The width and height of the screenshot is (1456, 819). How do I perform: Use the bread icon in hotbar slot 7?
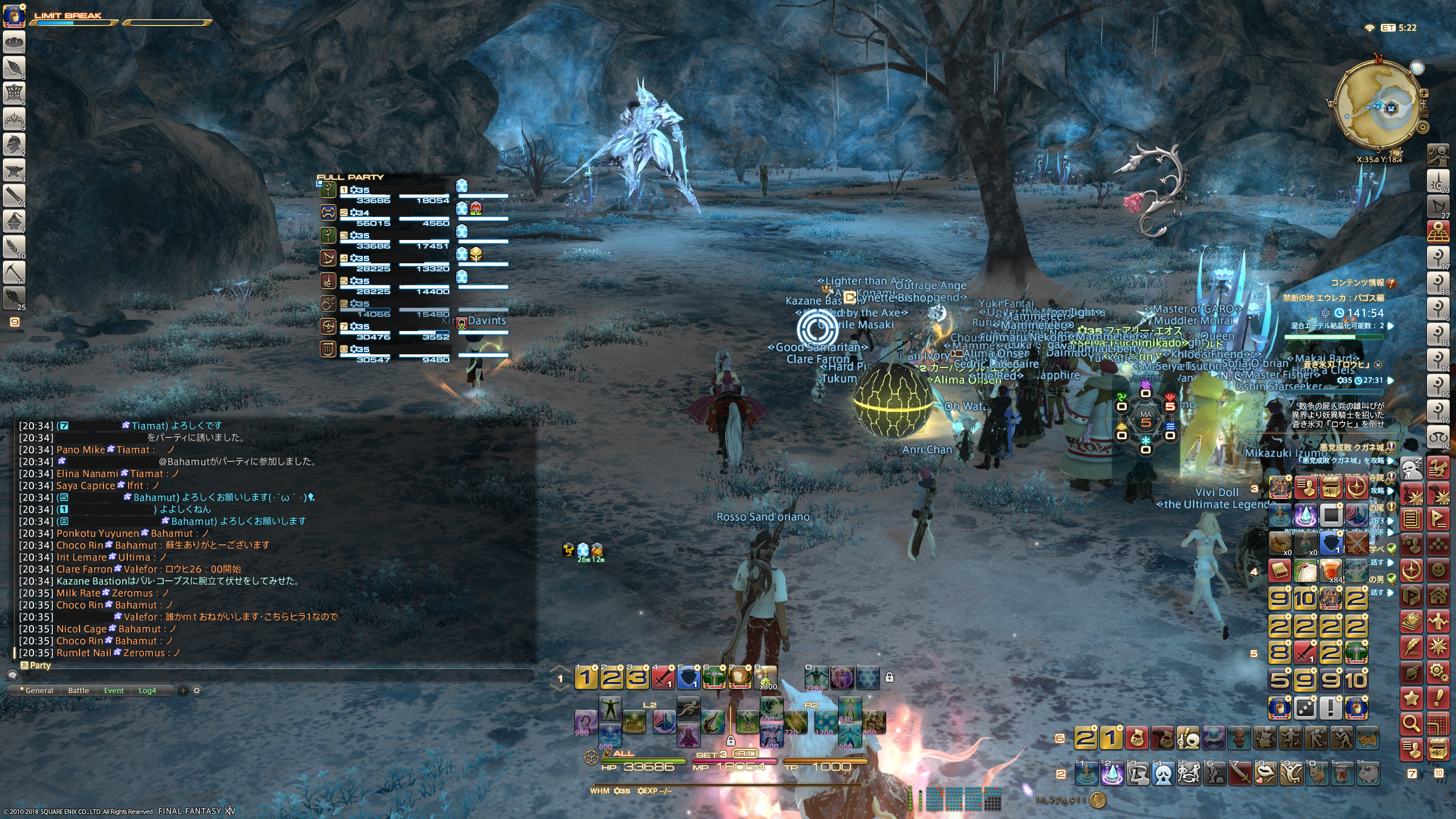739,677
